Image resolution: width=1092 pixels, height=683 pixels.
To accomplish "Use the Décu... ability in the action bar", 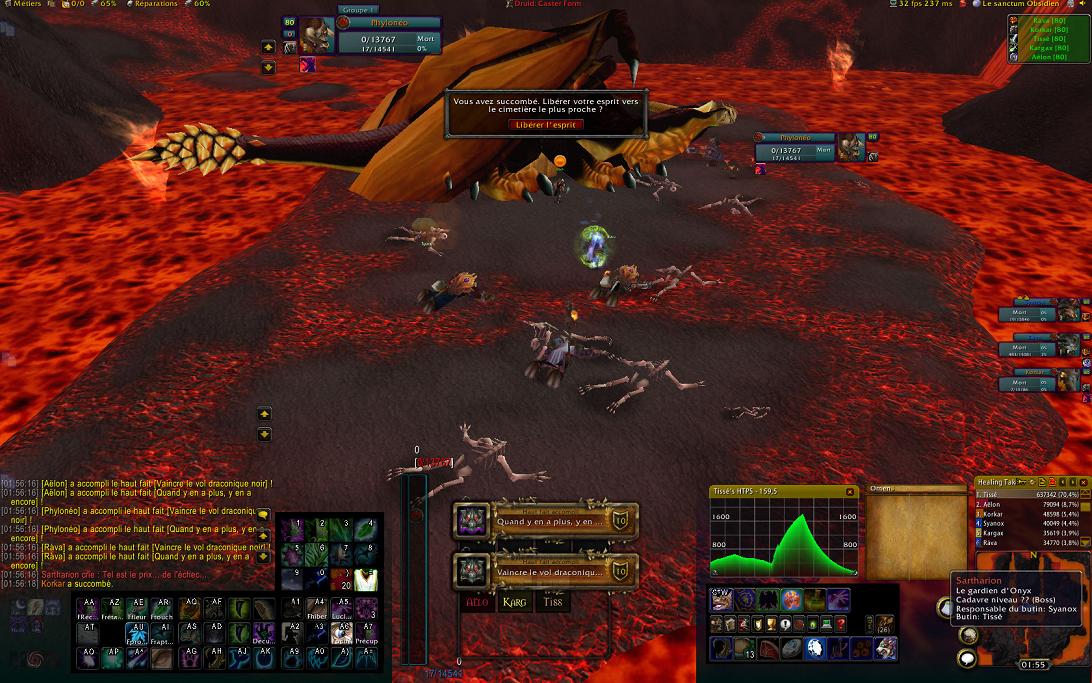I will [x=262, y=631].
